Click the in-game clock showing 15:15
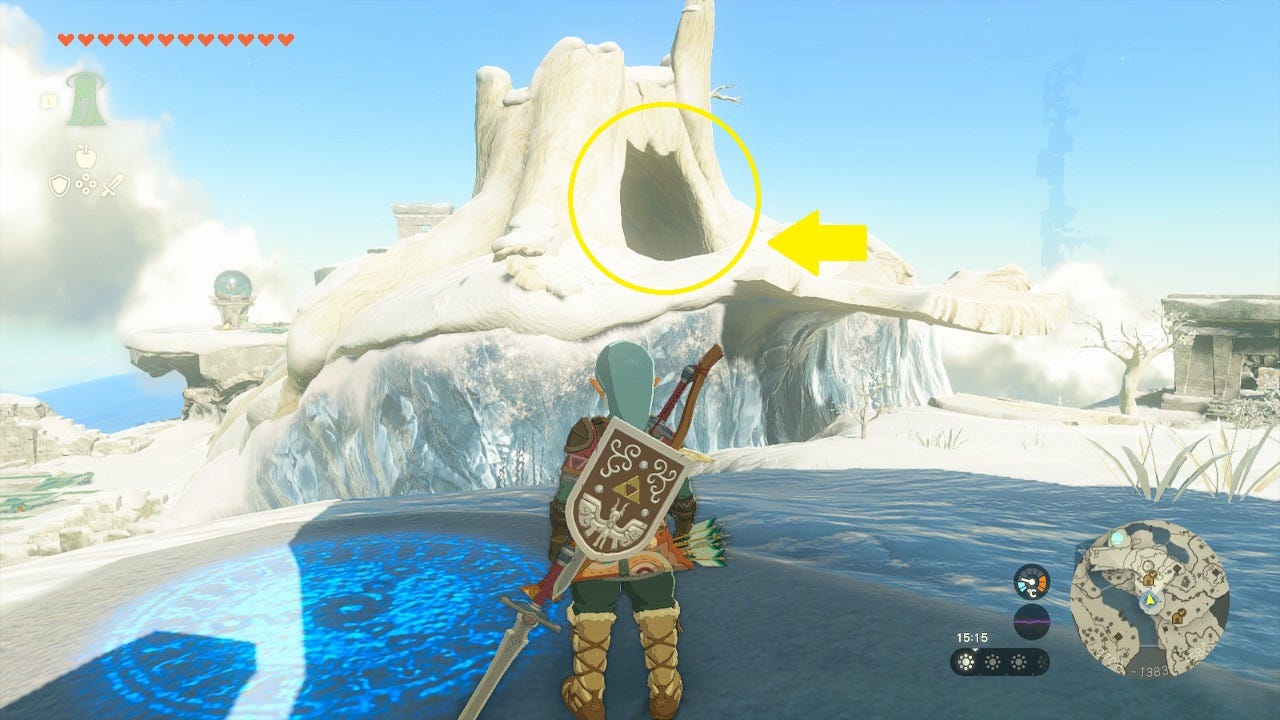Screen dimensions: 1280x720 (971, 637)
